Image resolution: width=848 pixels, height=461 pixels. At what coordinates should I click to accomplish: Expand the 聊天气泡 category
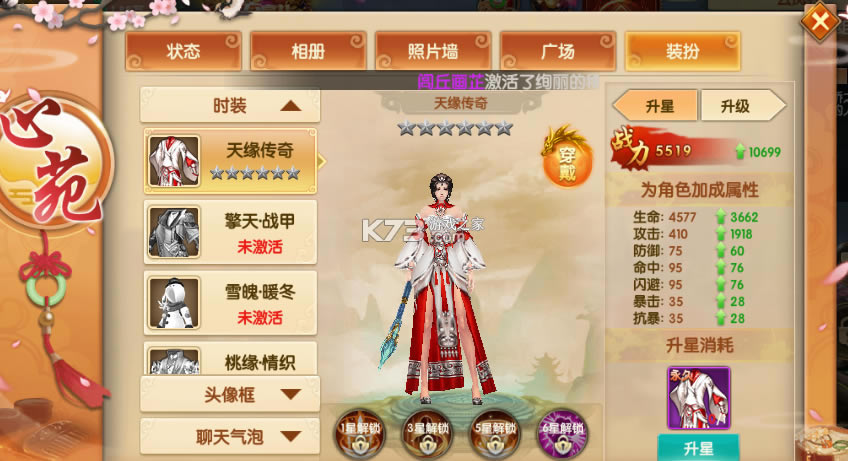click(230, 436)
